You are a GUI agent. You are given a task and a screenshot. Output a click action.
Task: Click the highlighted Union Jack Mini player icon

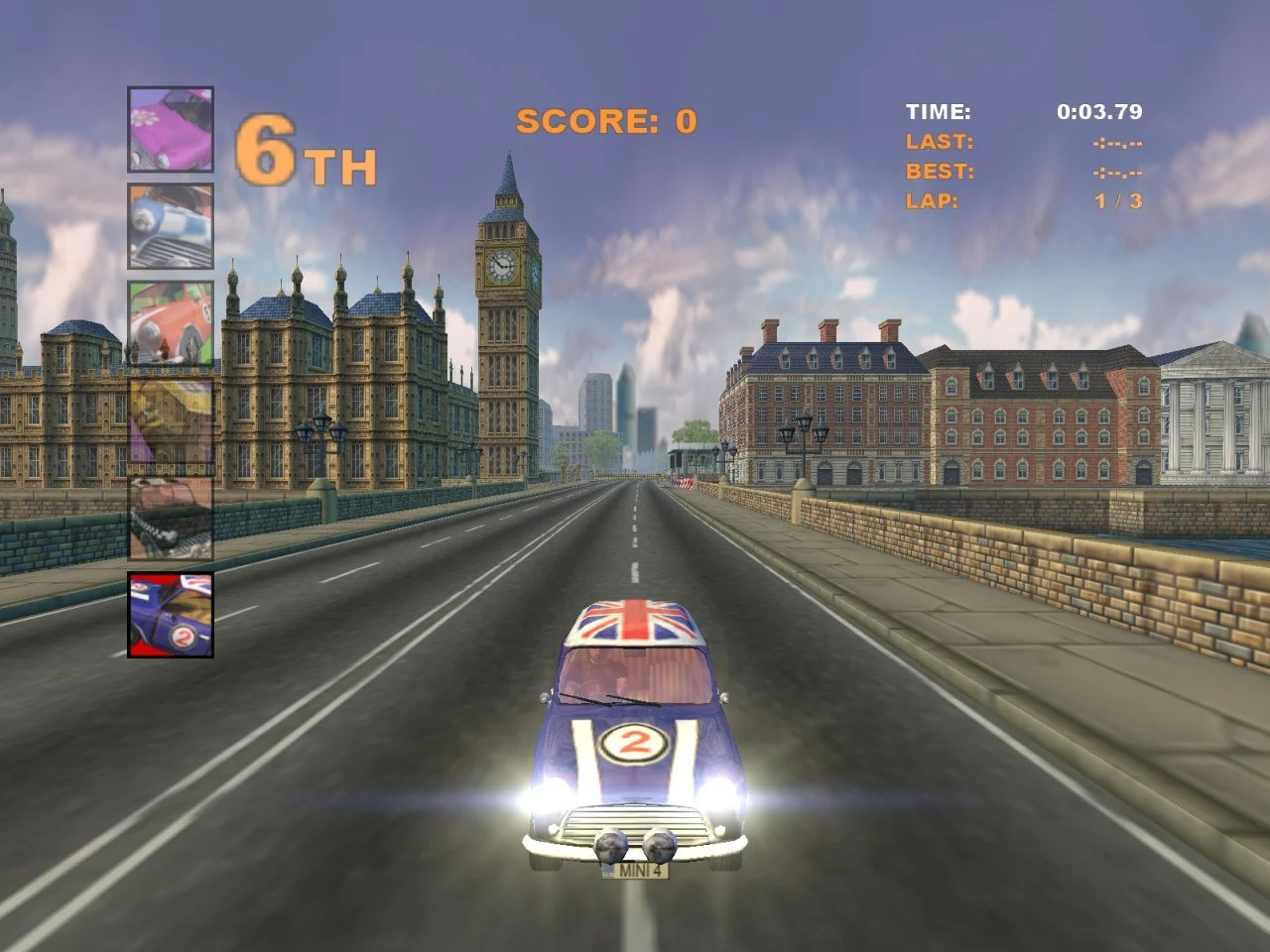[169, 615]
